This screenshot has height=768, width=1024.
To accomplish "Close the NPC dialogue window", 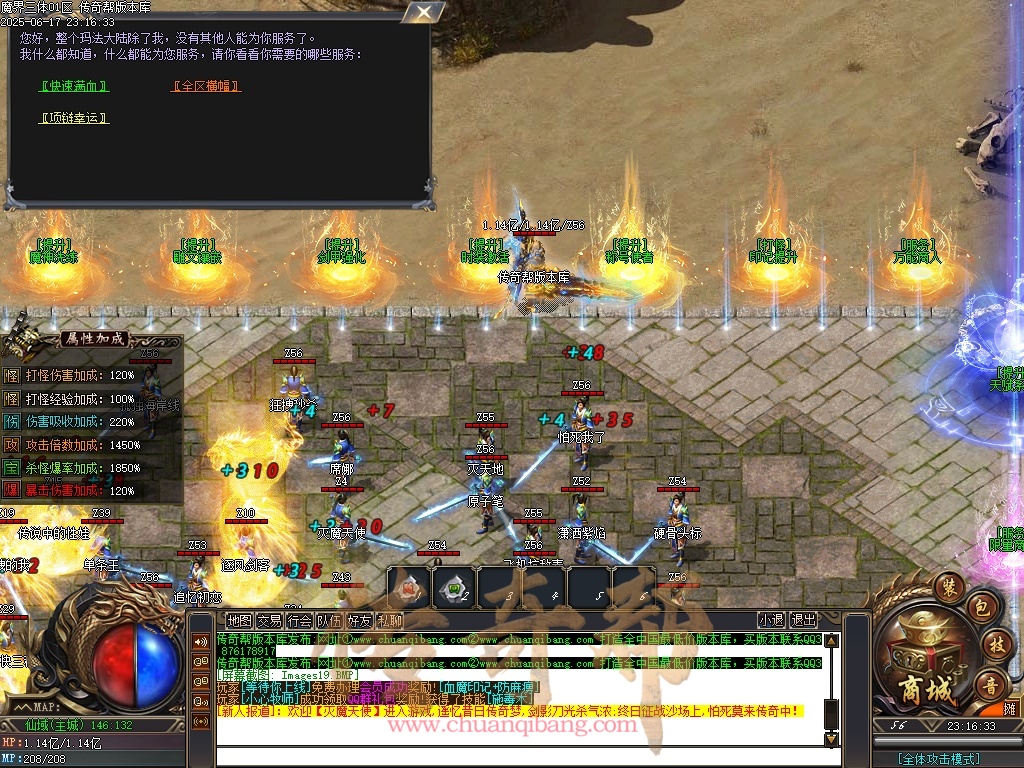I will 425,12.
